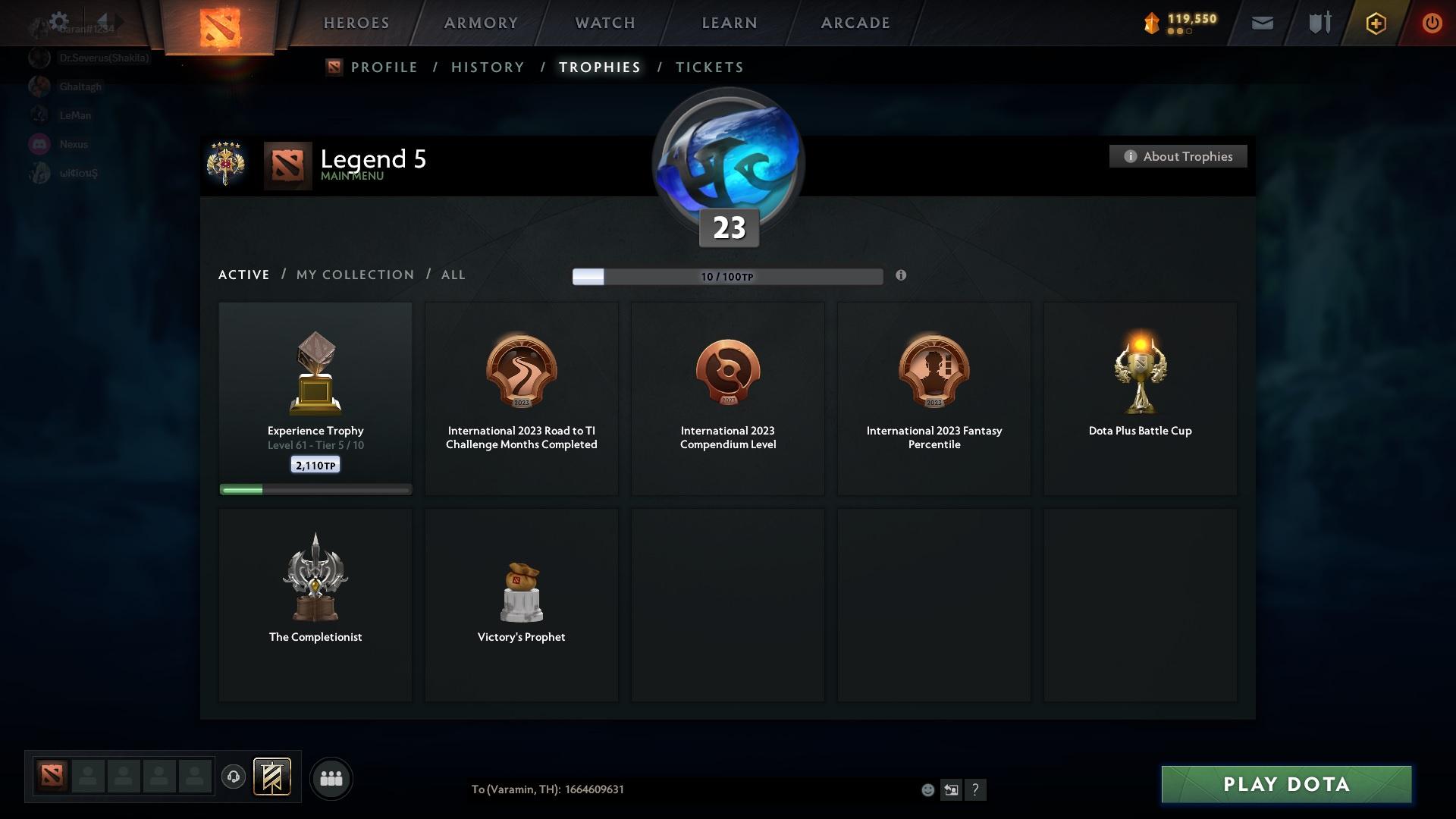This screenshot has width=1456, height=819.
Task: Toggle to the MY COLLECTION filter
Action: coord(354,275)
